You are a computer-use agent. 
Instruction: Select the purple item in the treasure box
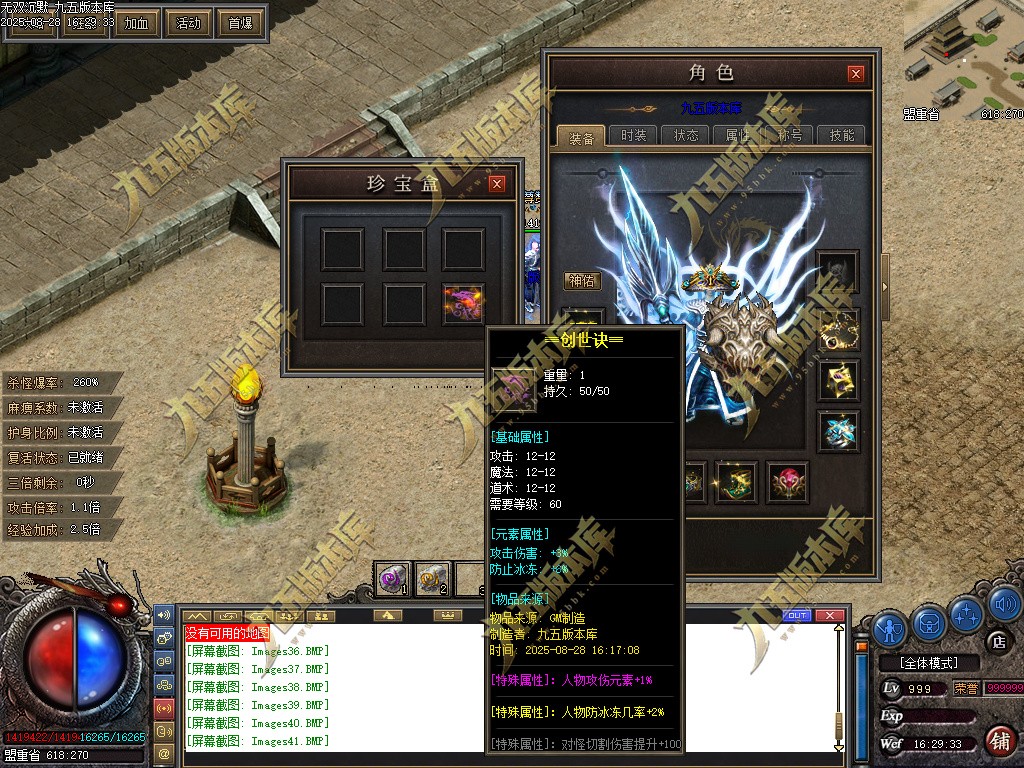[463, 304]
